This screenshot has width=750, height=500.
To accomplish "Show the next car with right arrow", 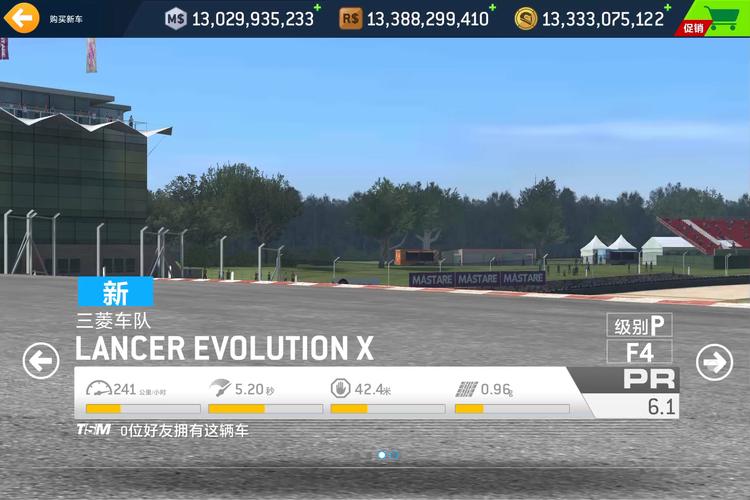I will coord(714,361).
